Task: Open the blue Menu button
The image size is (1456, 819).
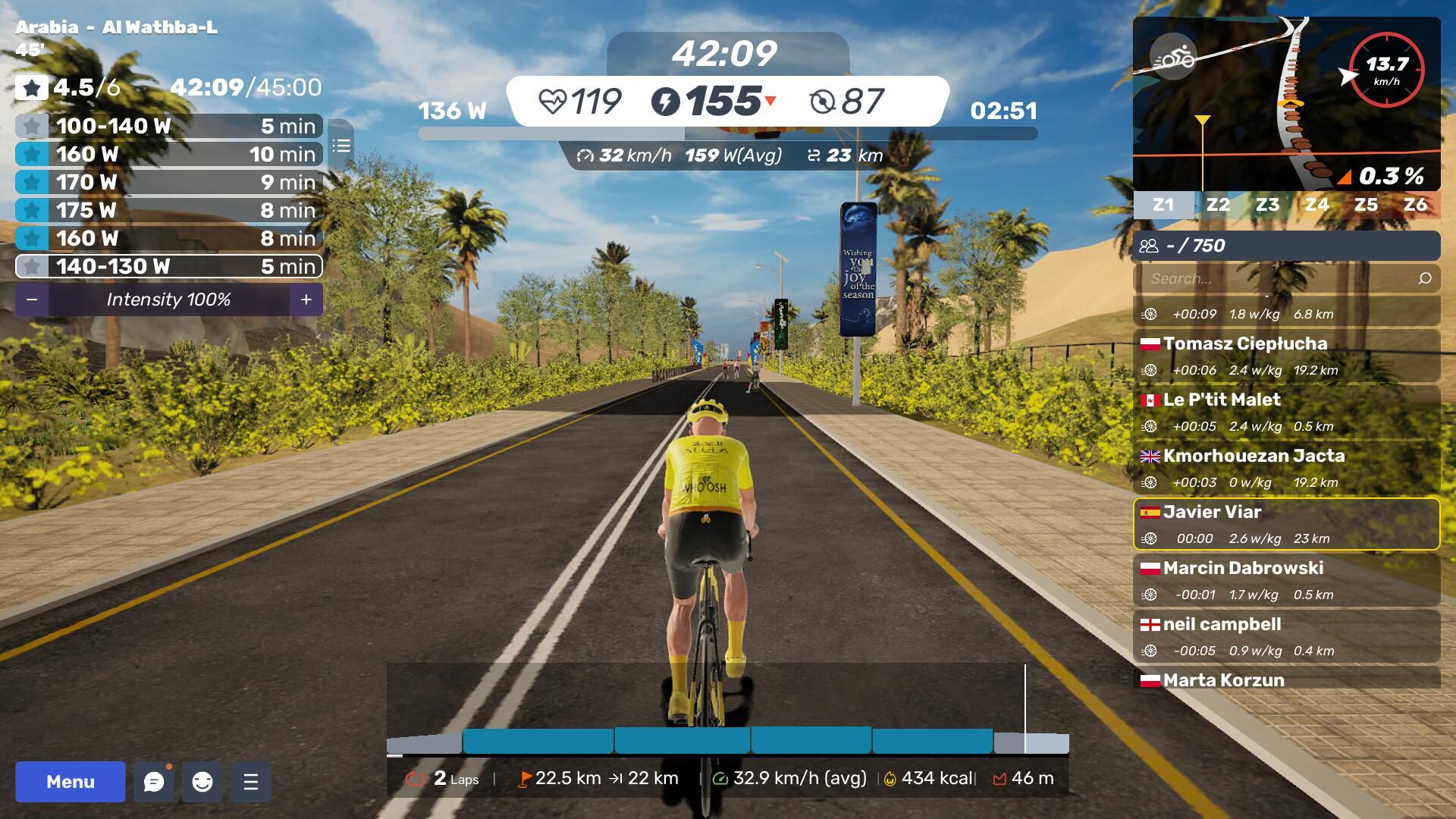Action: coord(71,782)
